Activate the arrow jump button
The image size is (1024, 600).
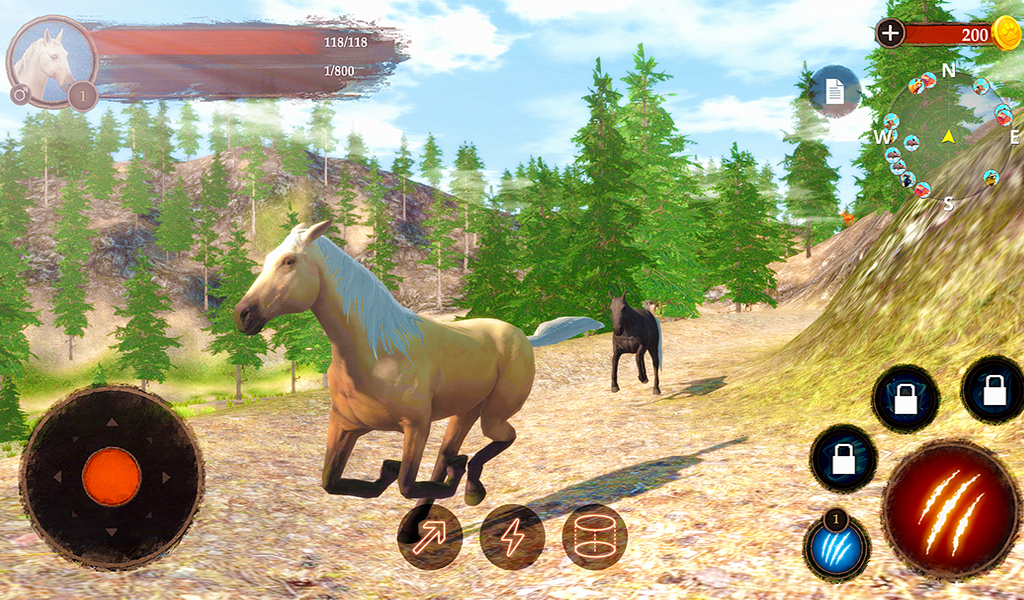430,537
